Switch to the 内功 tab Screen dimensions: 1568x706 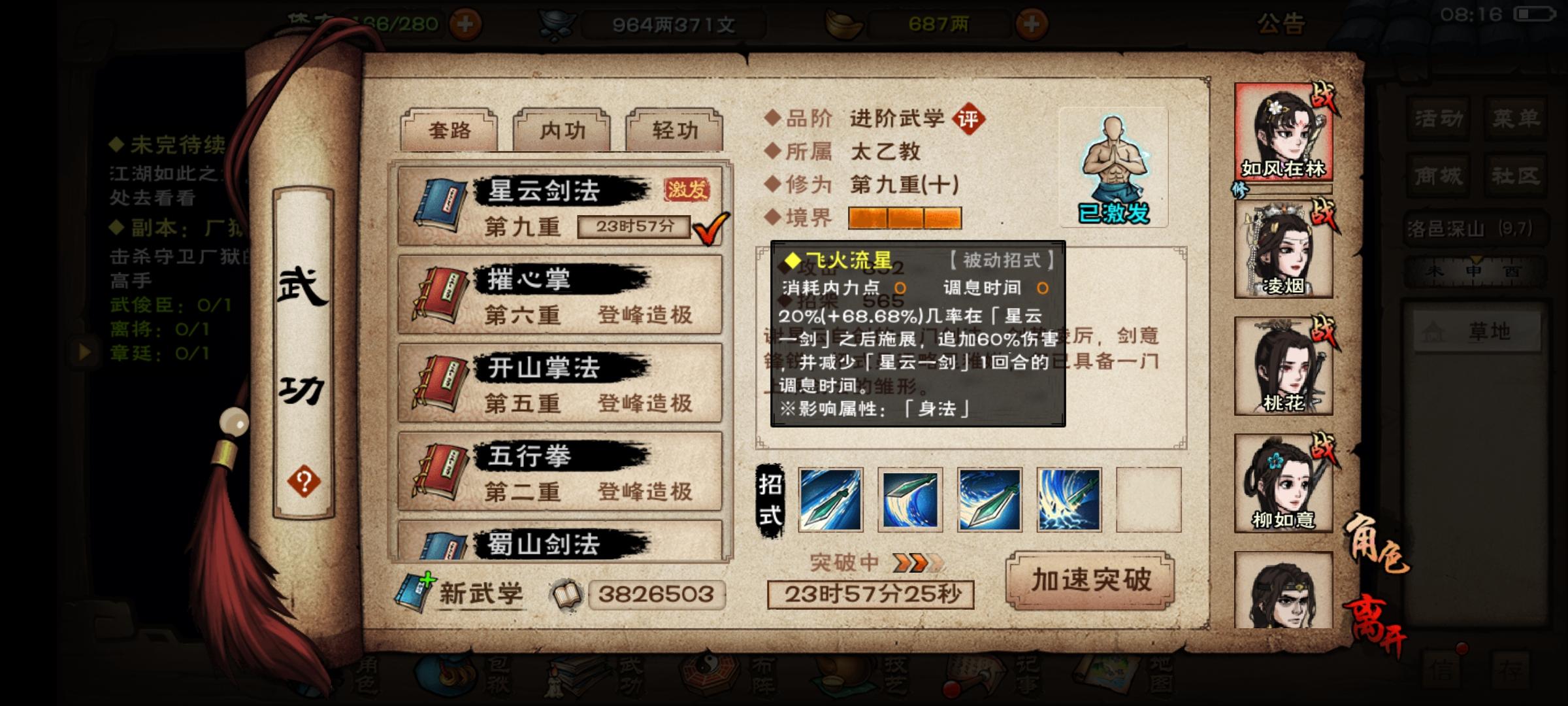562,129
